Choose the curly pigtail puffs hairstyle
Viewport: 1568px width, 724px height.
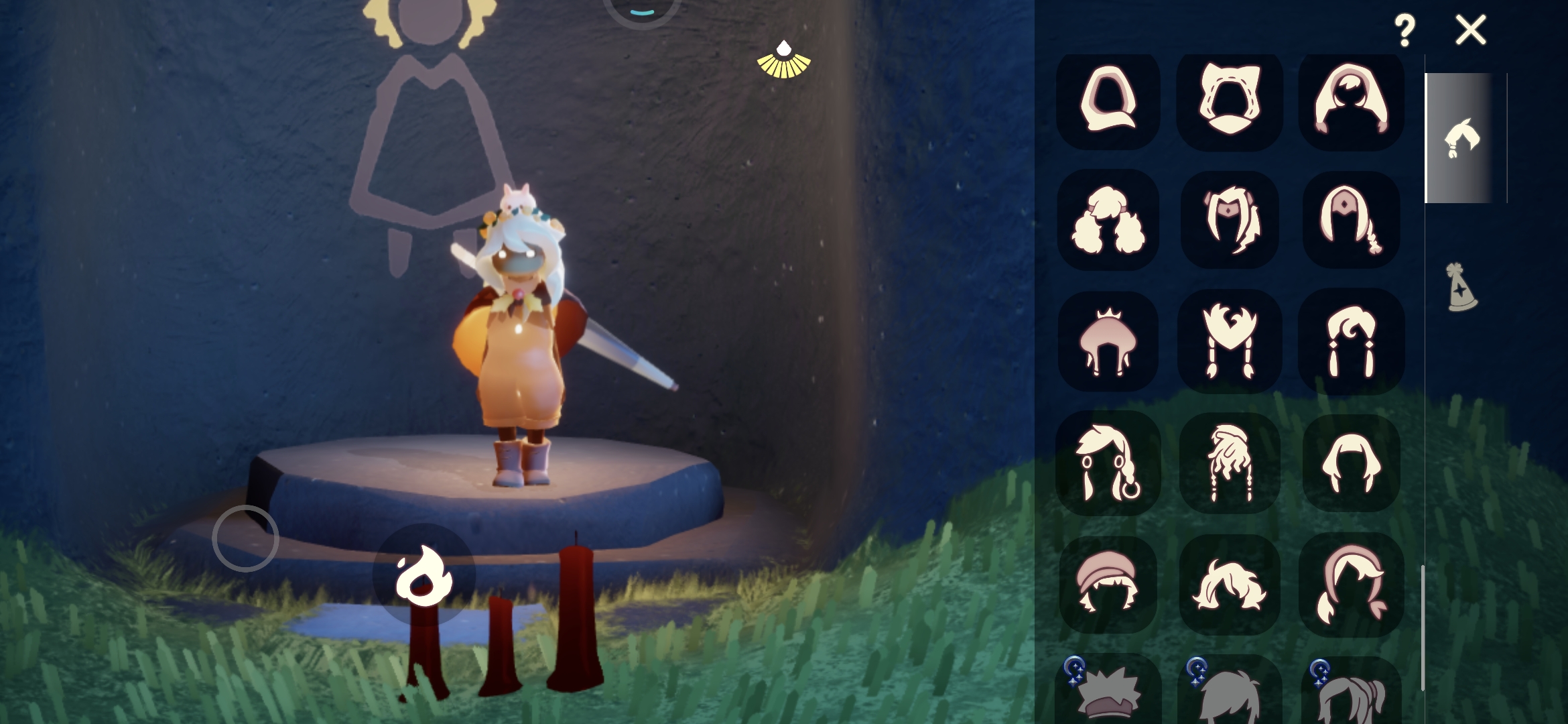pos(1108,220)
